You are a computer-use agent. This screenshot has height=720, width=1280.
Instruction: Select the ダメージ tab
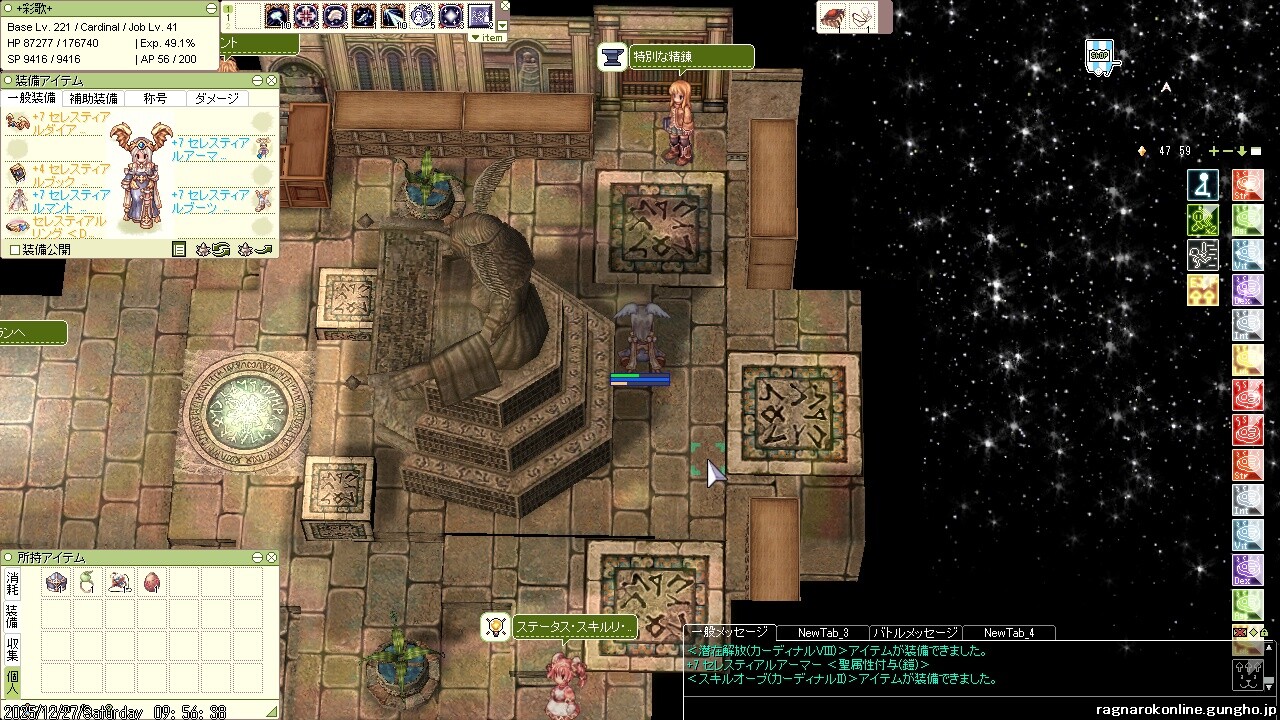tap(217, 98)
